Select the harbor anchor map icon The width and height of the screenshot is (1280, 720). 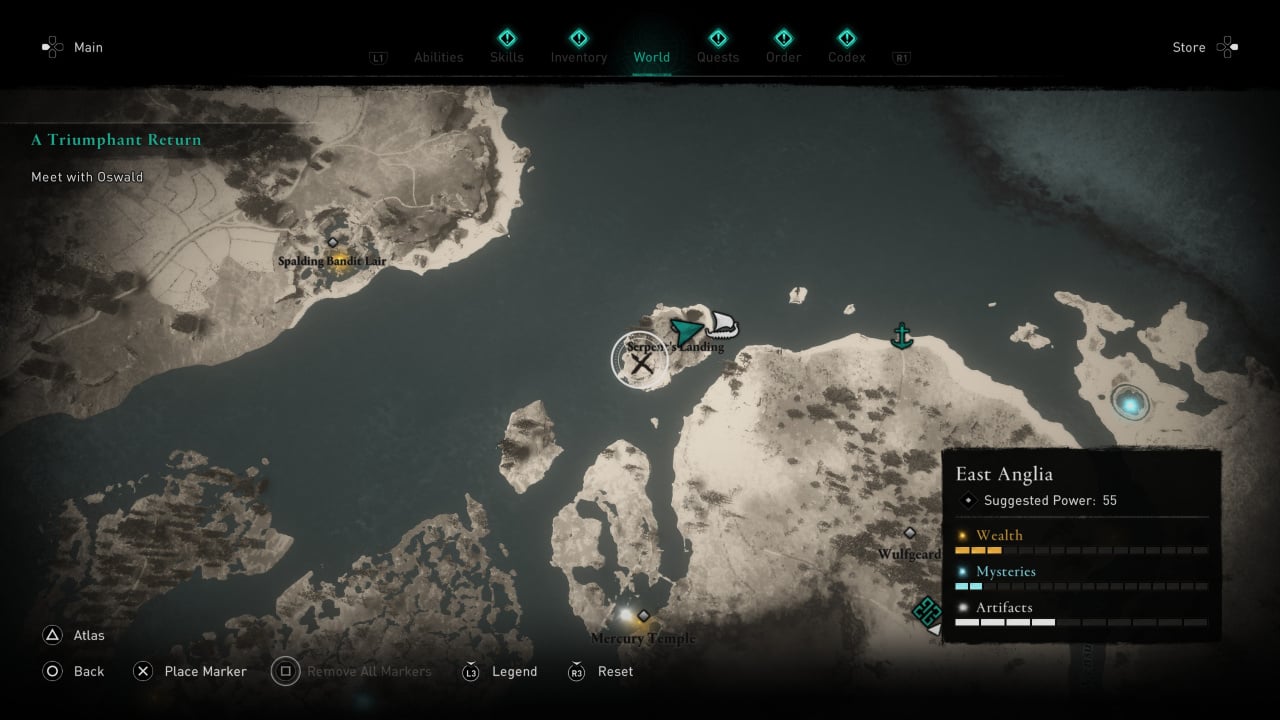pyautogui.click(x=902, y=336)
